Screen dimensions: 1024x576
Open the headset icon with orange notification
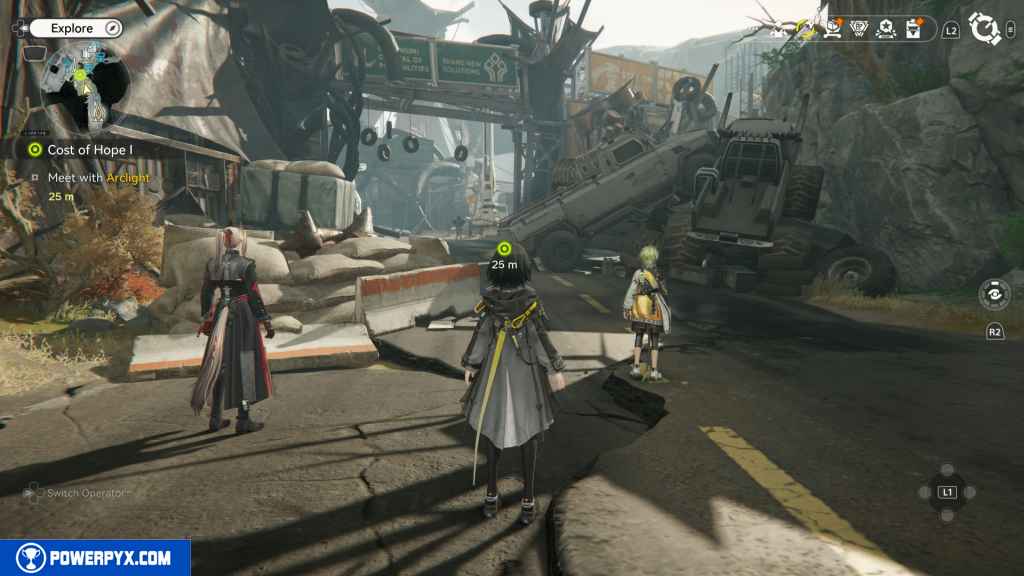tap(832, 29)
